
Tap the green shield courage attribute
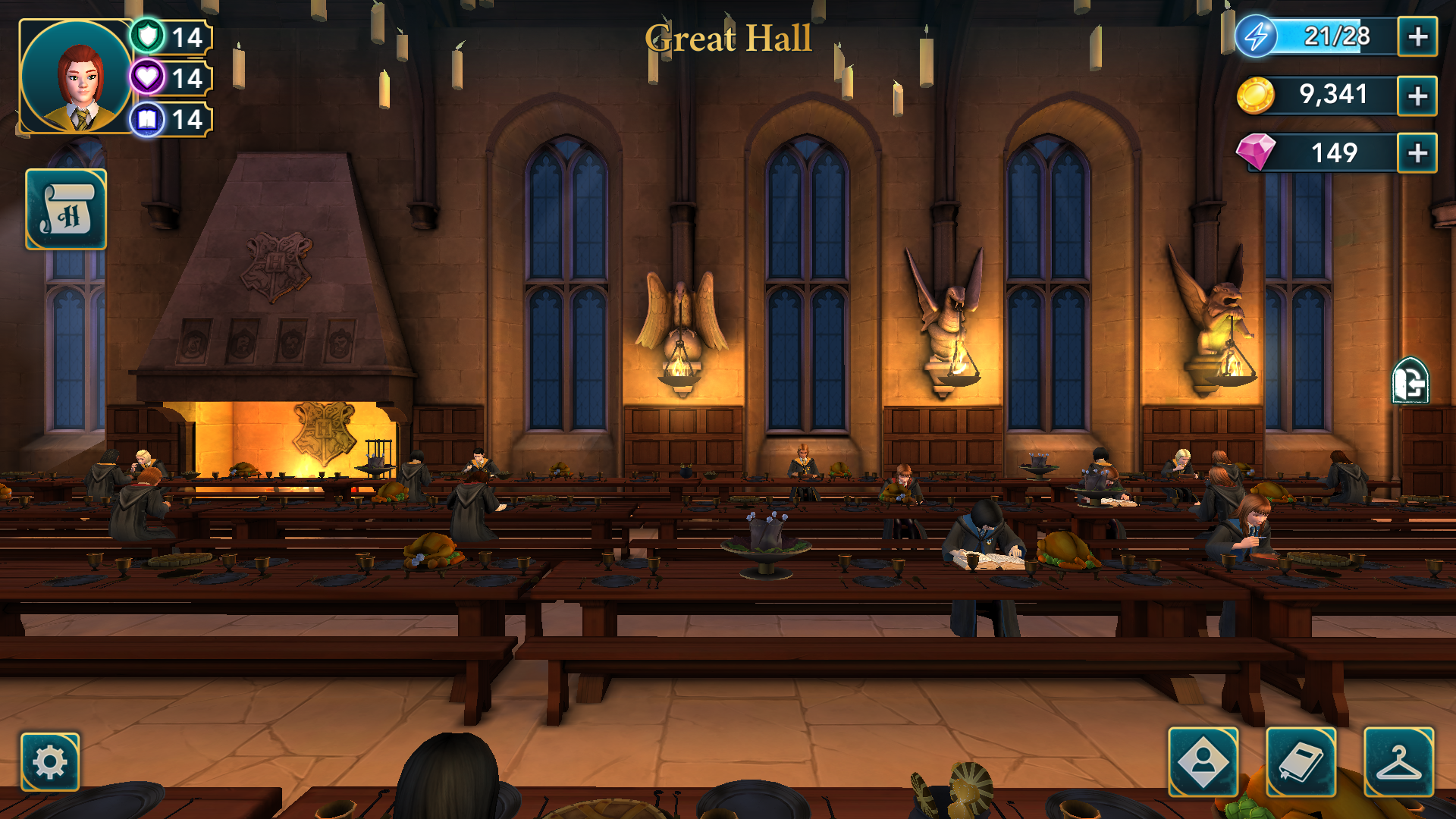[149, 36]
